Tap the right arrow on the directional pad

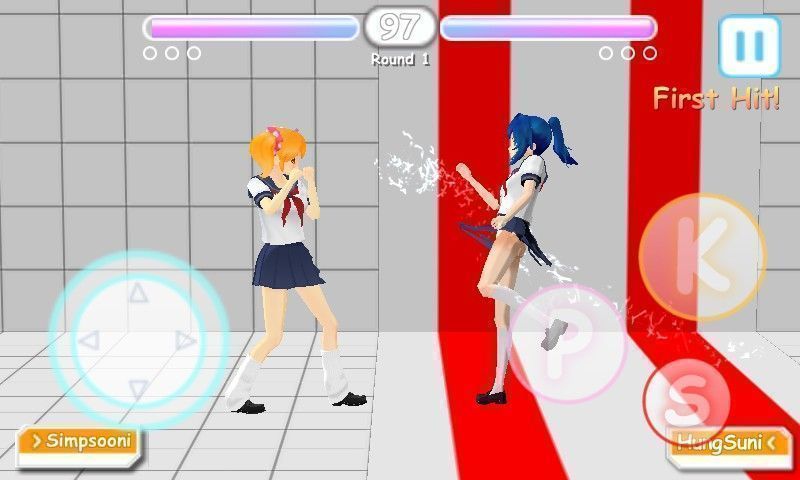(x=186, y=341)
